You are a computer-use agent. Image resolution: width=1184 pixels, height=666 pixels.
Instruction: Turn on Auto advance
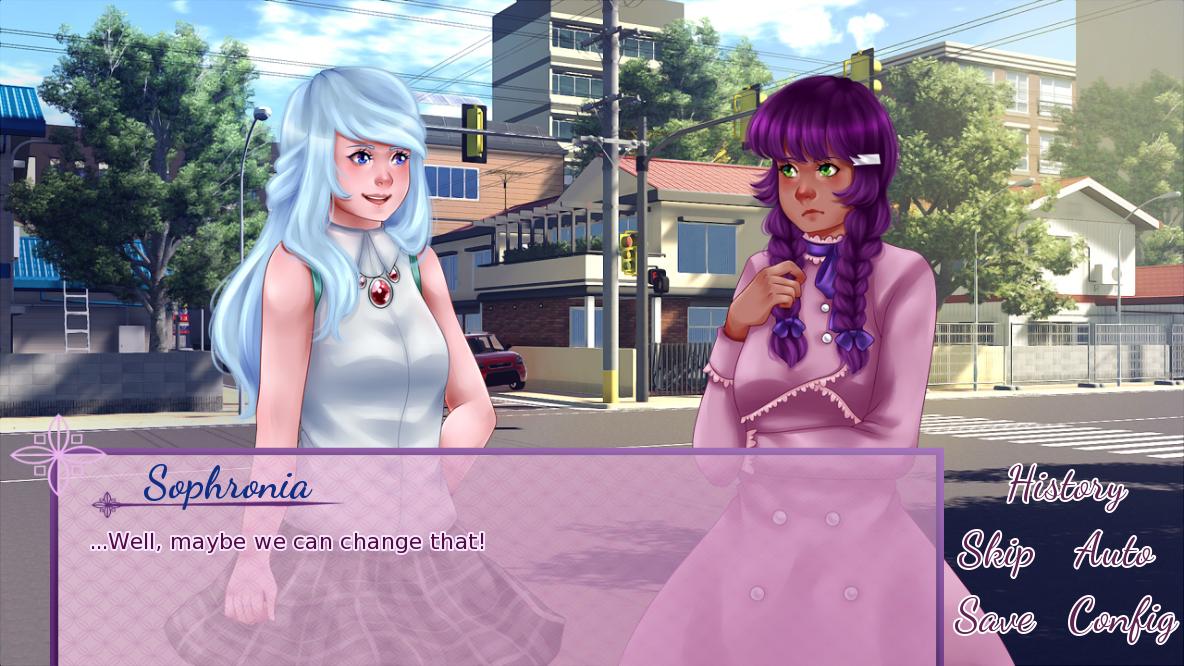coord(1113,552)
